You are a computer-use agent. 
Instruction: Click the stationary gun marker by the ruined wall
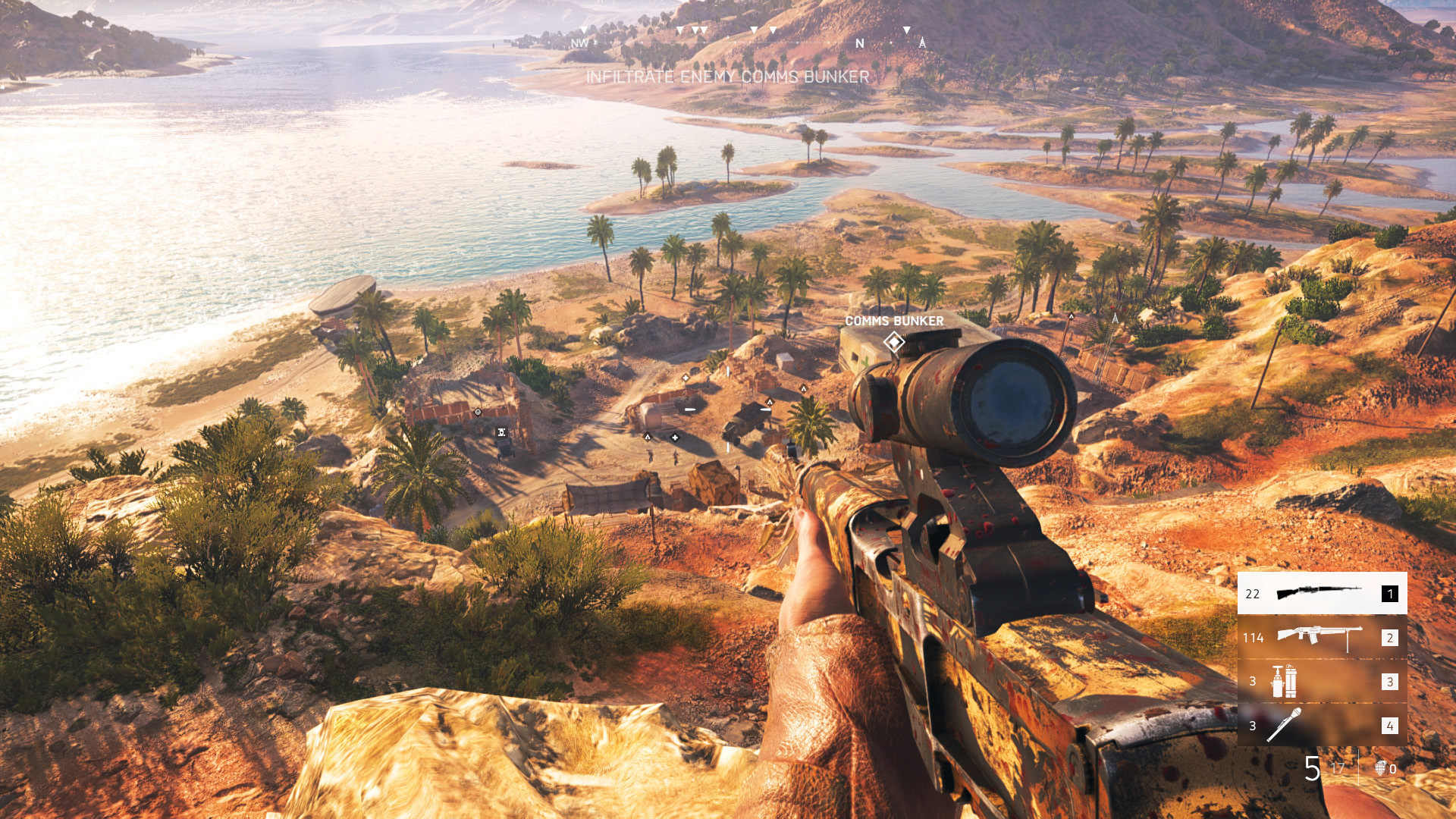click(x=501, y=431)
